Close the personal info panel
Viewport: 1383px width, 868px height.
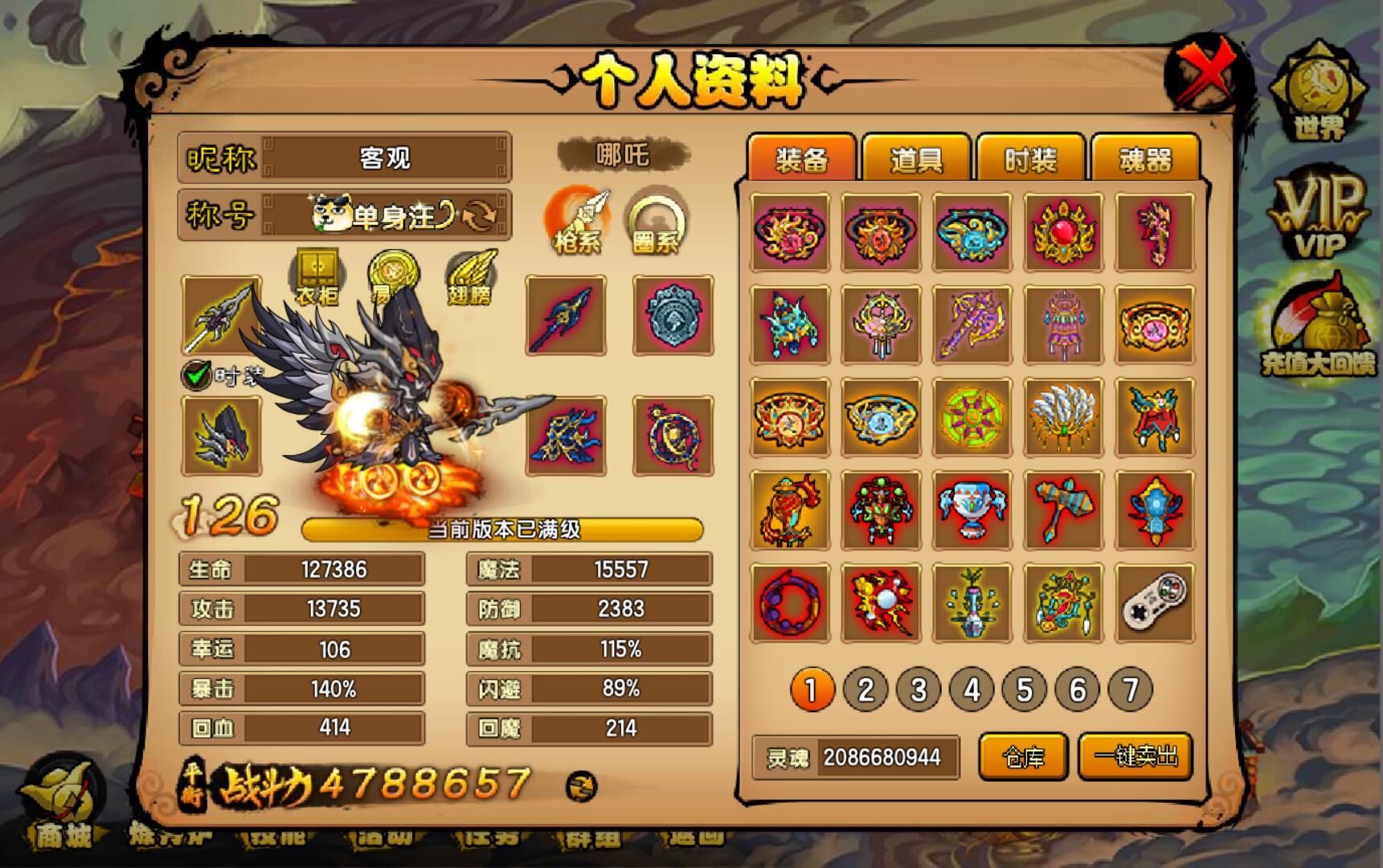[x=1207, y=75]
